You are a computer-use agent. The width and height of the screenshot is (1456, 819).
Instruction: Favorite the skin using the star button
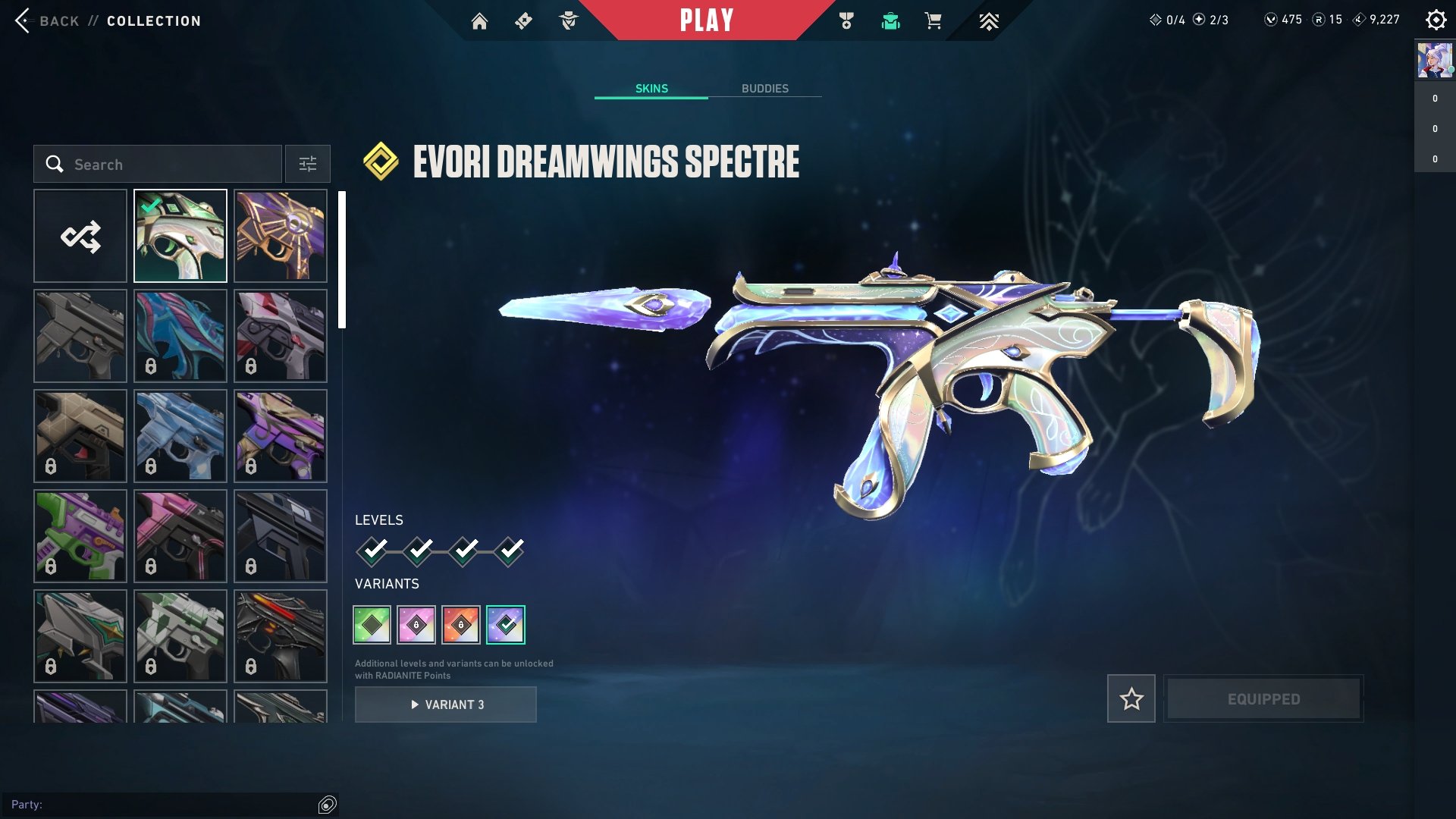coord(1131,698)
